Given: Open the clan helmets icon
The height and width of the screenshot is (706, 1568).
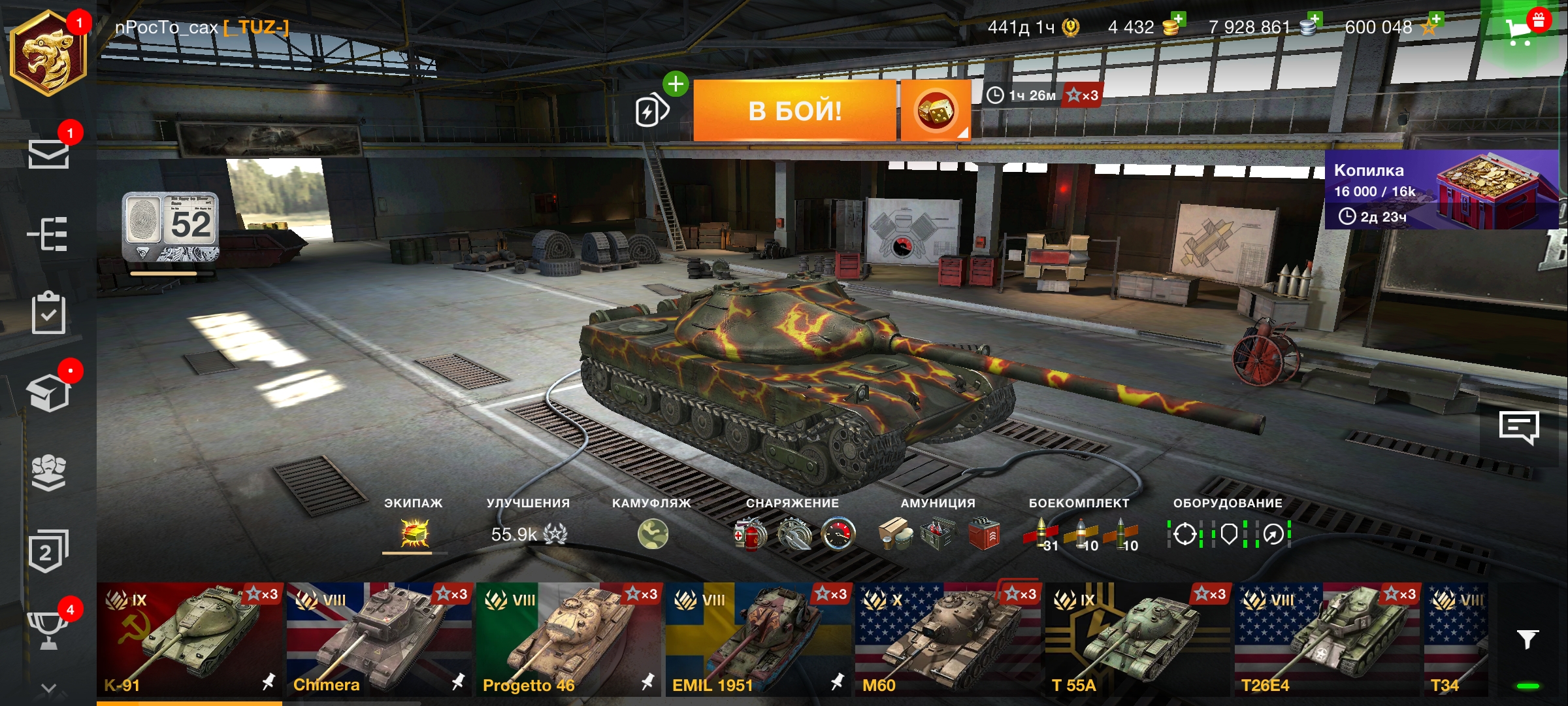Looking at the screenshot, I should click(48, 472).
